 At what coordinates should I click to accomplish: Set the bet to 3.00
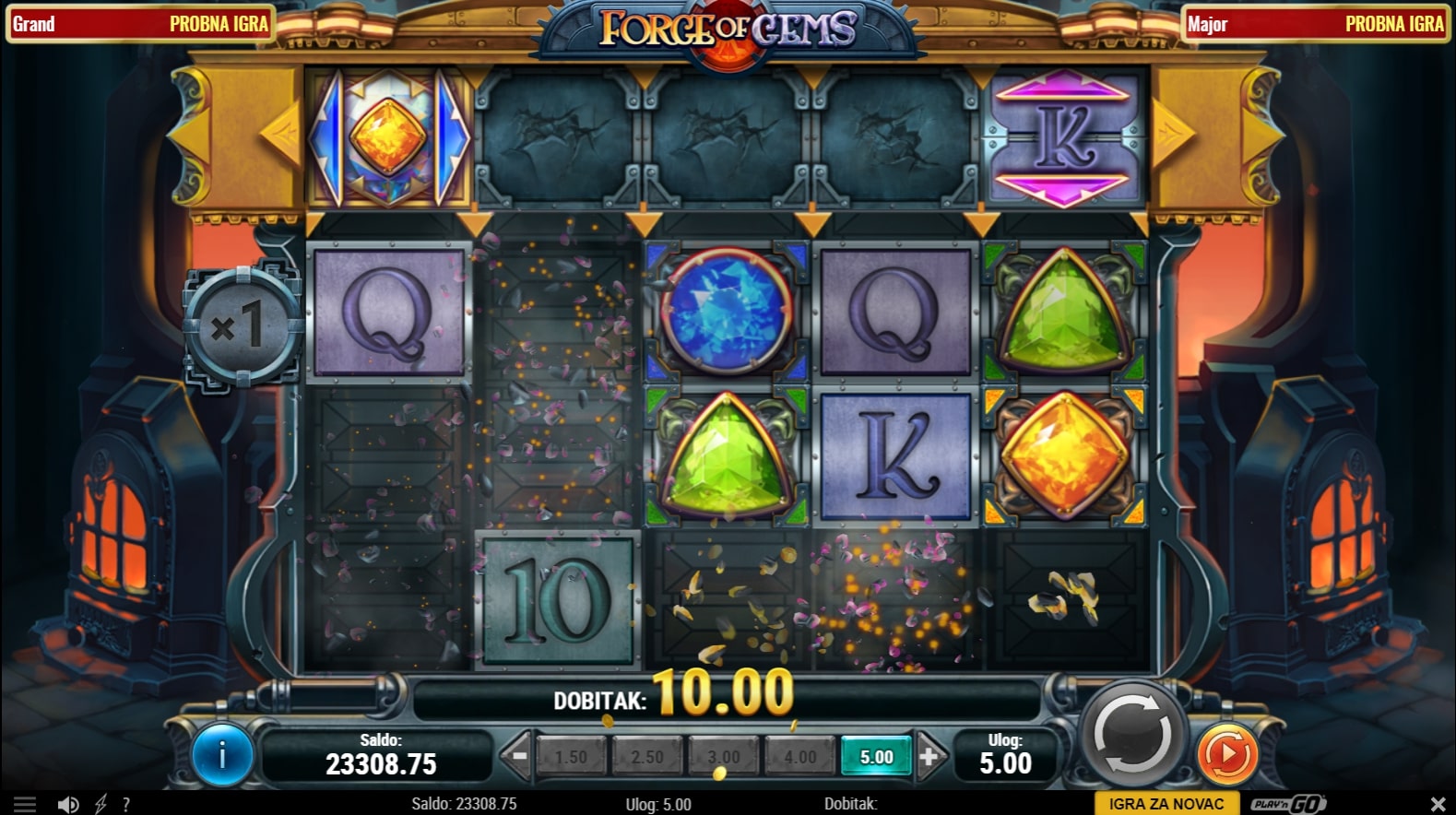pyautogui.click(x=724, y=757)
